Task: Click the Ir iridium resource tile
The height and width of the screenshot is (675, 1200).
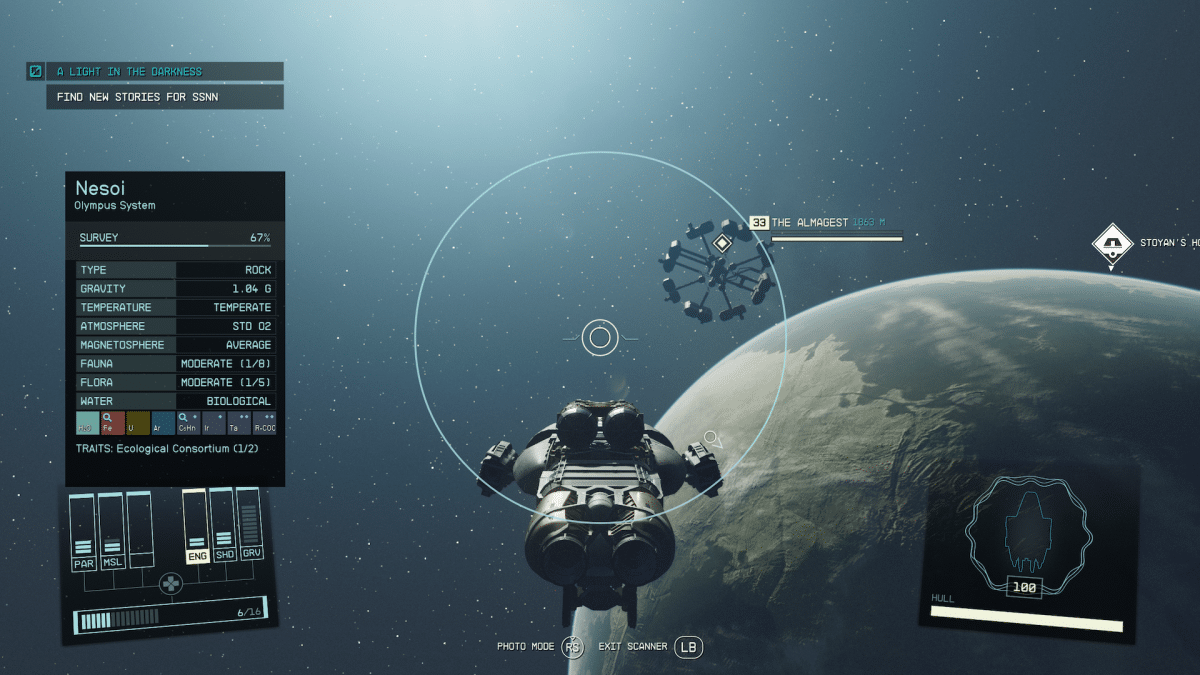Action: [x=213, y=422]
